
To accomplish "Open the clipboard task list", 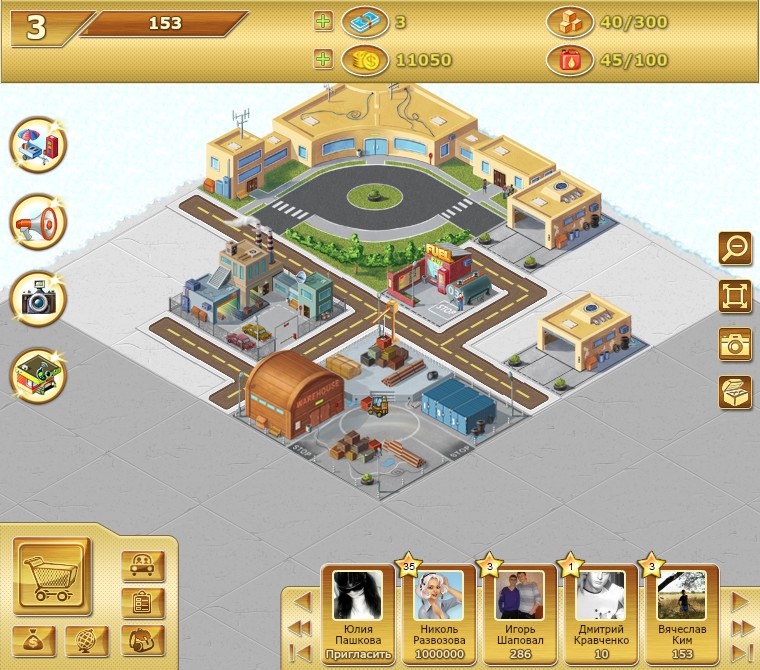I will coord(142,602).
